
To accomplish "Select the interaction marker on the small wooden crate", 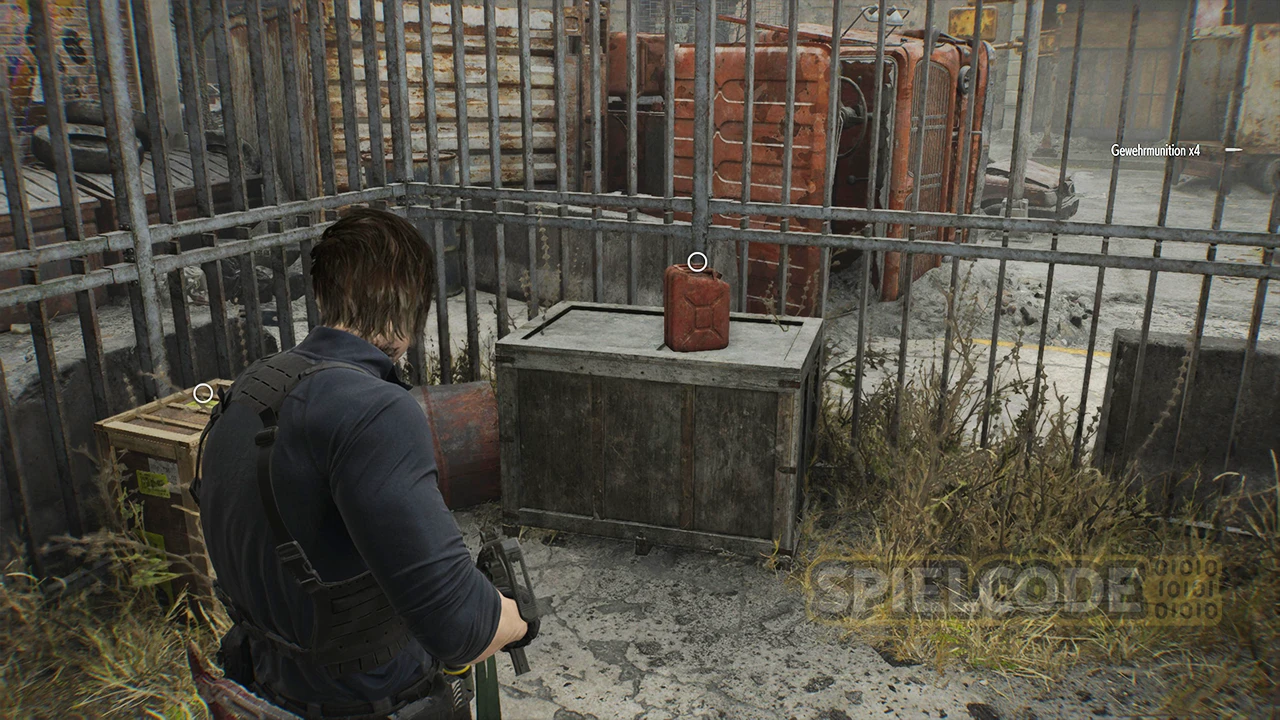I will 203,393.
